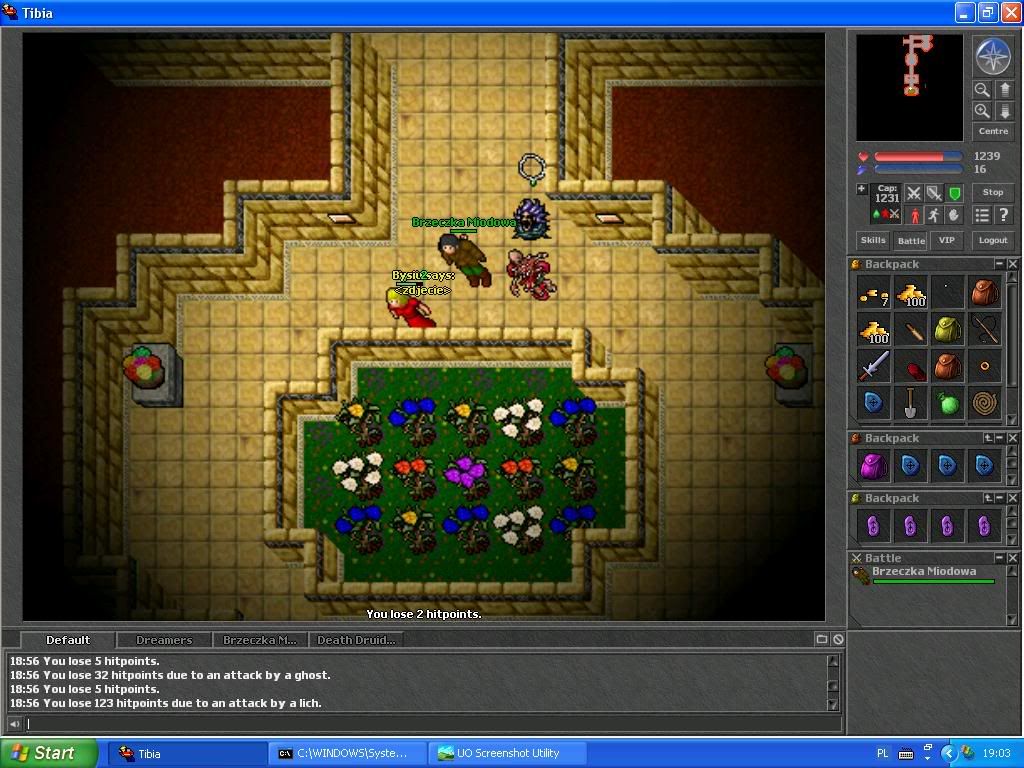Pick the coiled rope in backpack
1024x768 pixels.
click(x=984, y=403)
